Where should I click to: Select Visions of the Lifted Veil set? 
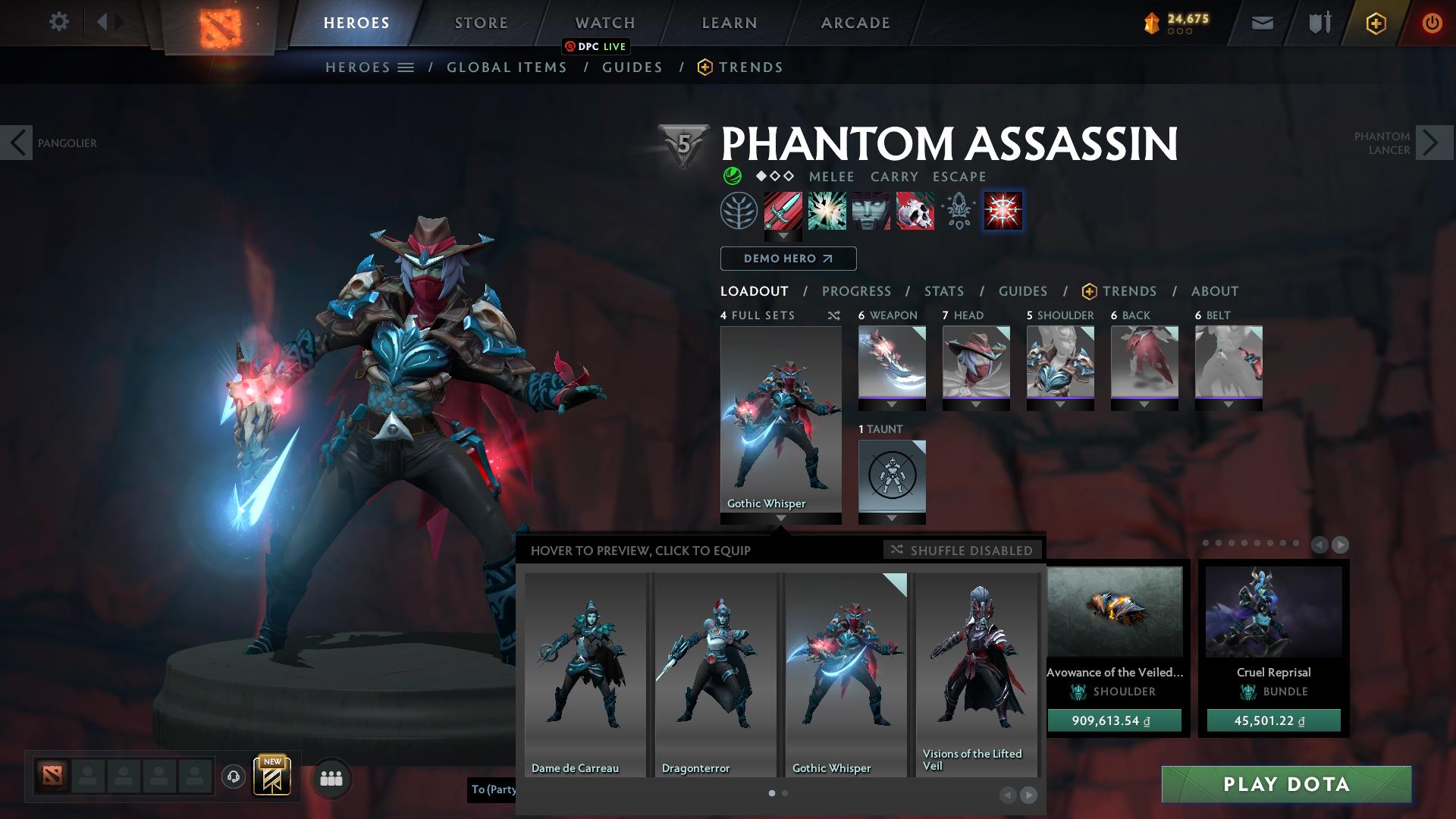[977, 673]
